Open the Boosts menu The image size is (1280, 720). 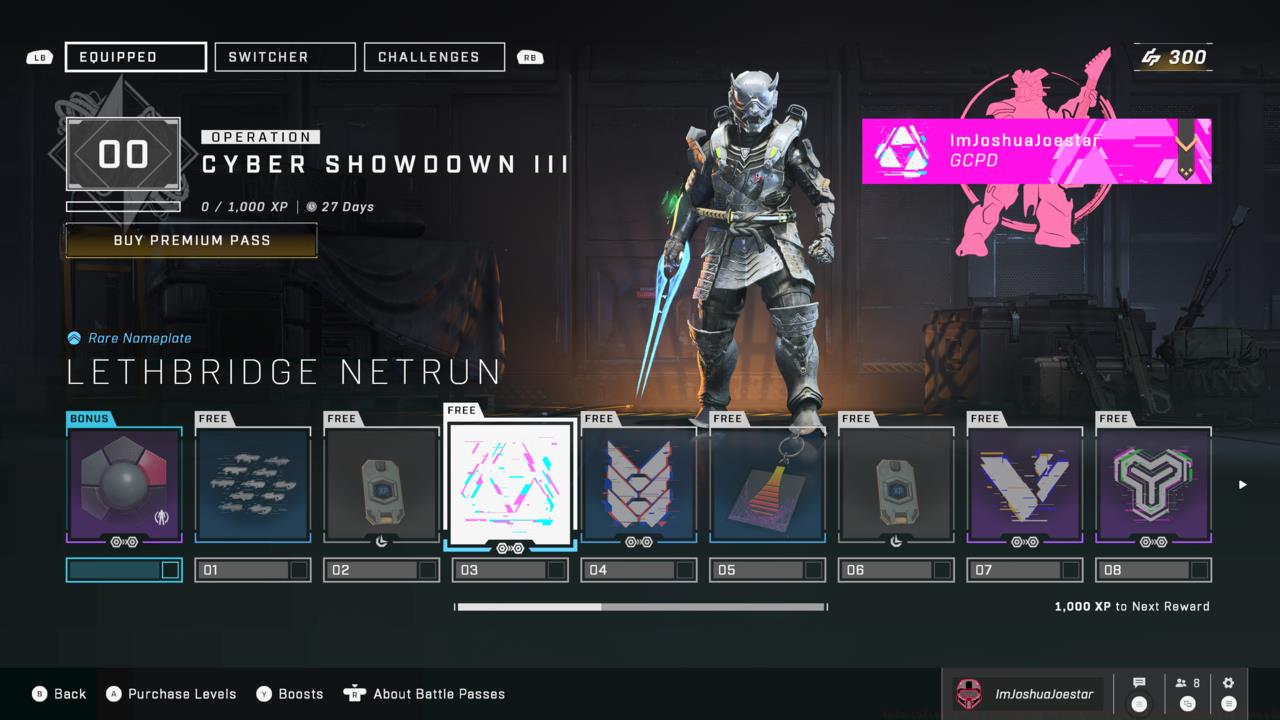(290, 694)
